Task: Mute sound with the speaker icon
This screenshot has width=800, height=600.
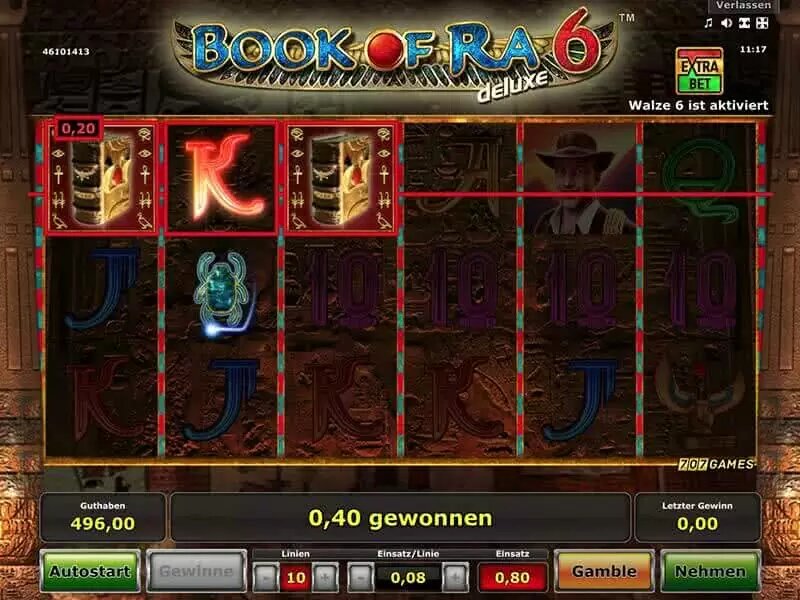Action: 726,23
